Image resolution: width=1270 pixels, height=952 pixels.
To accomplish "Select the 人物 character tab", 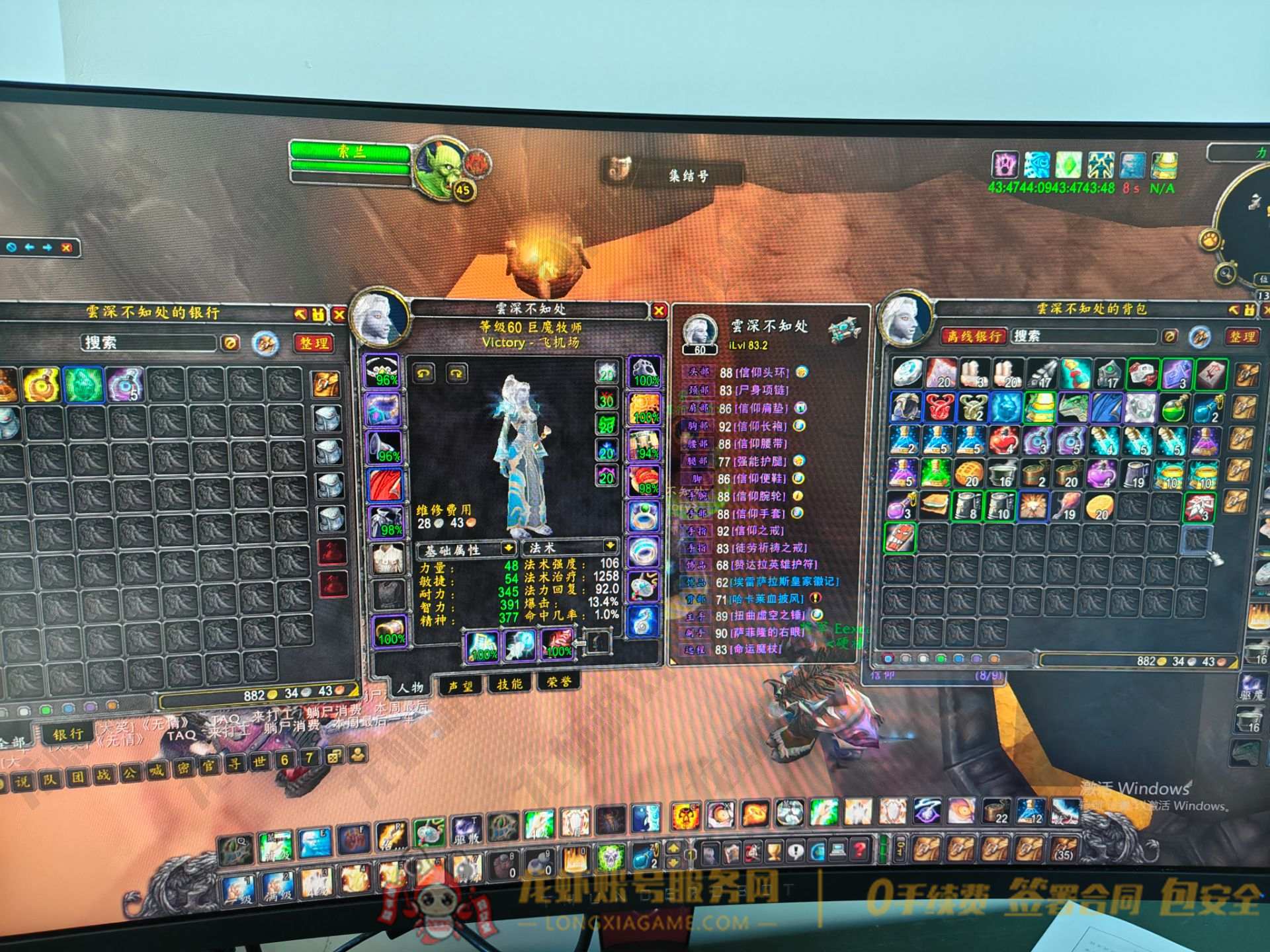I will [410, 688].
